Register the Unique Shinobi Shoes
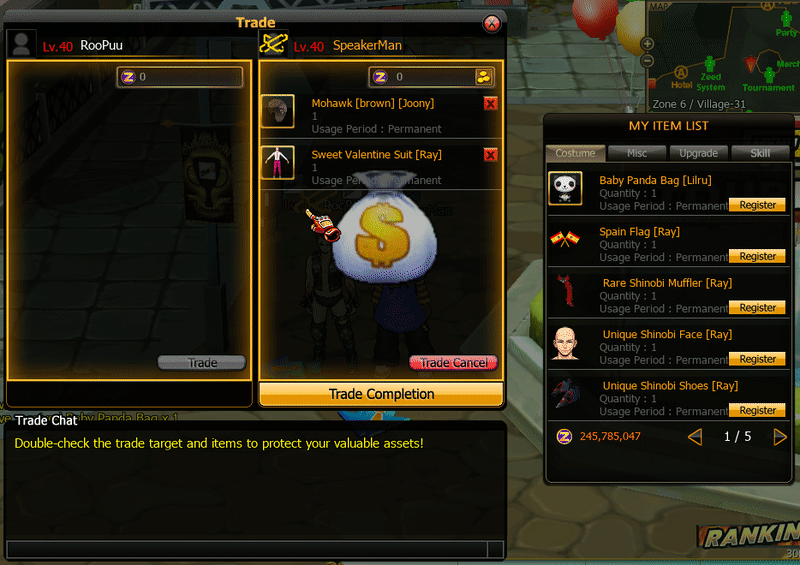 point(757,410)
